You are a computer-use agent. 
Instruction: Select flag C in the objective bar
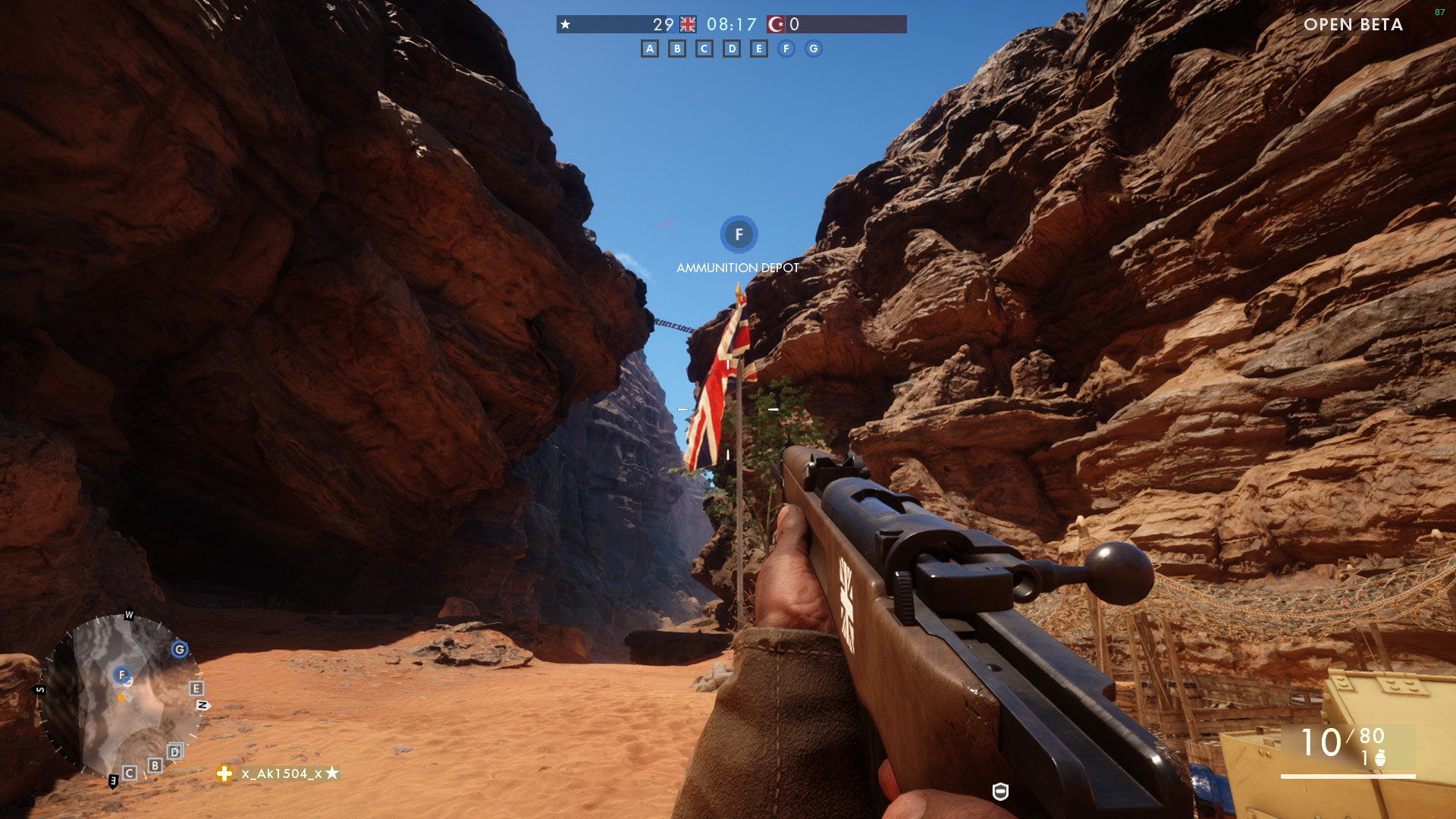704,49
